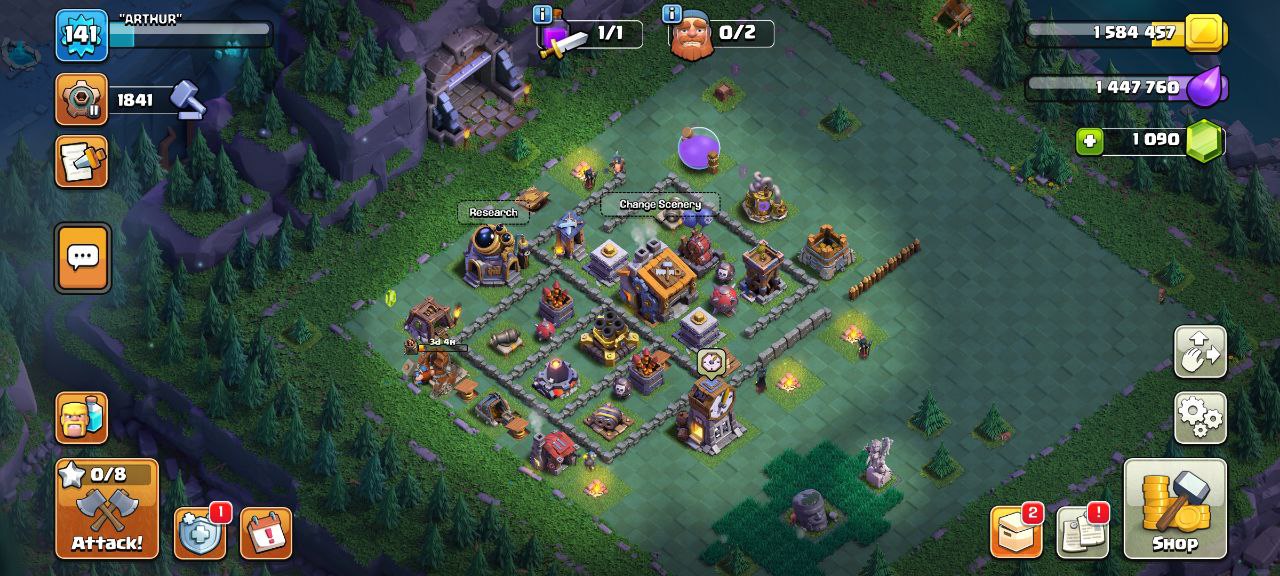Tap the purple elixir drop icon

coord(1206,87)
